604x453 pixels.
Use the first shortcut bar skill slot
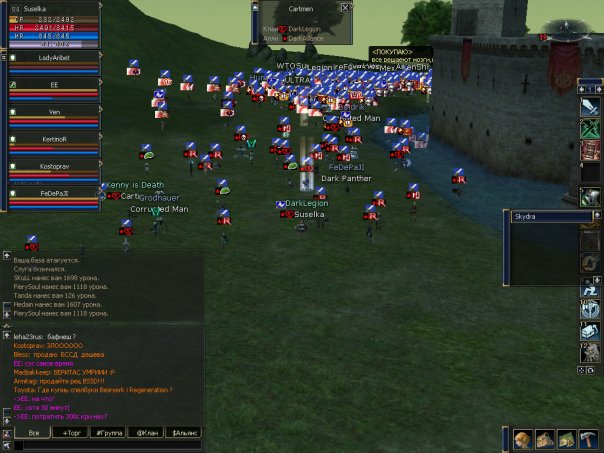pyautogui.click(x=590, y=106)
